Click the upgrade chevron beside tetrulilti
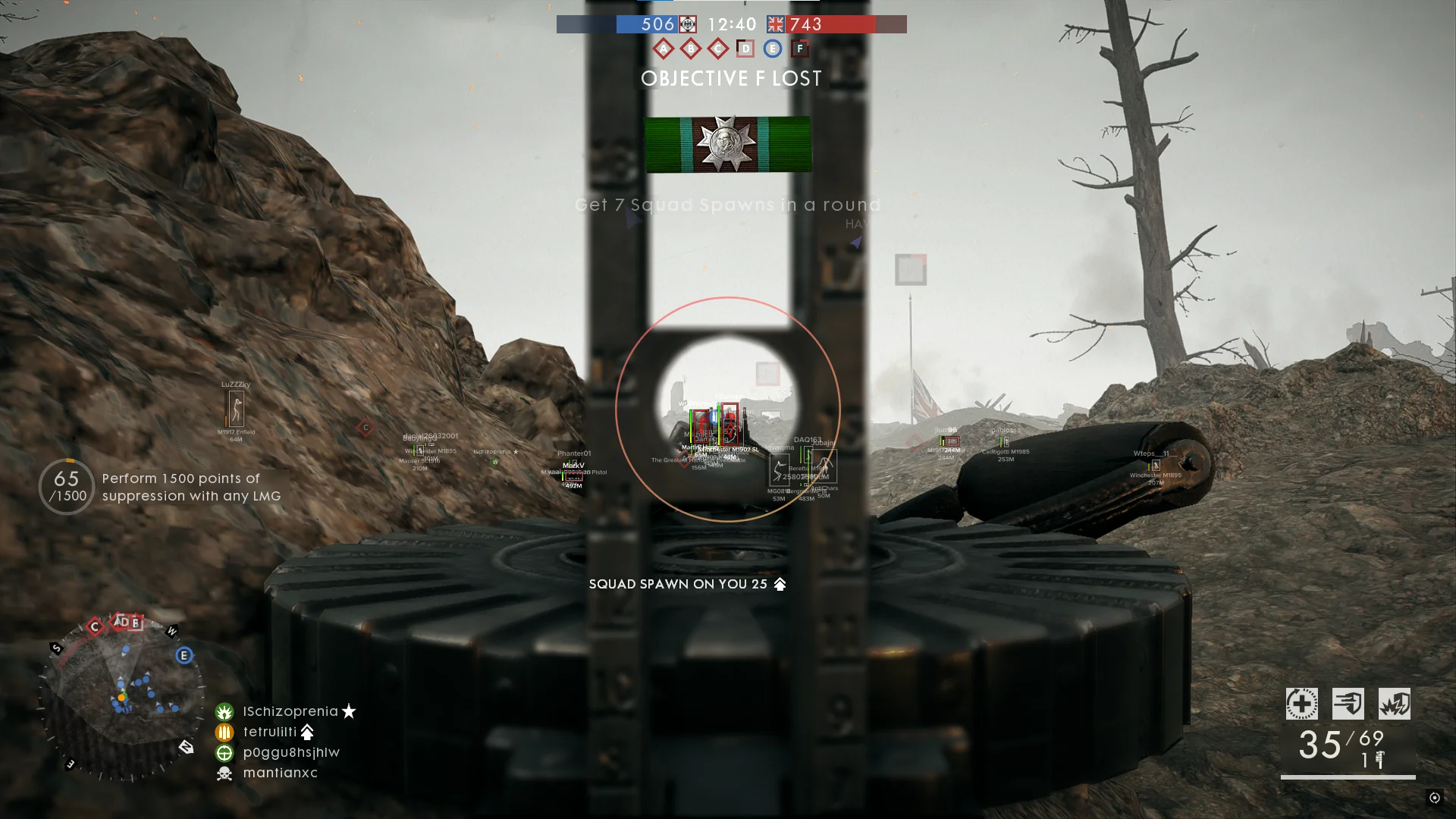This screenshot has width=1456, height=819. (x=307, y=732)
